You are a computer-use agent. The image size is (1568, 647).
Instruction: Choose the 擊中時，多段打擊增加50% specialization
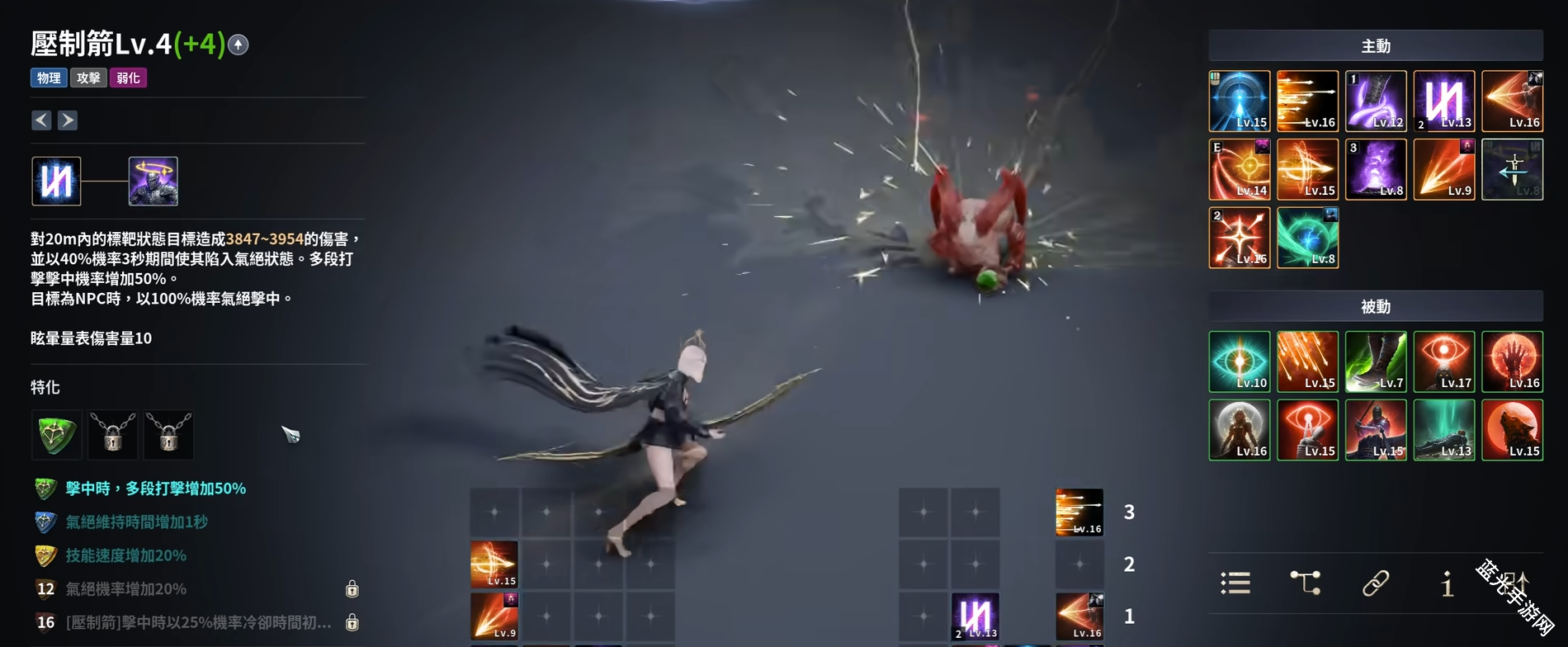pos(155,489)
